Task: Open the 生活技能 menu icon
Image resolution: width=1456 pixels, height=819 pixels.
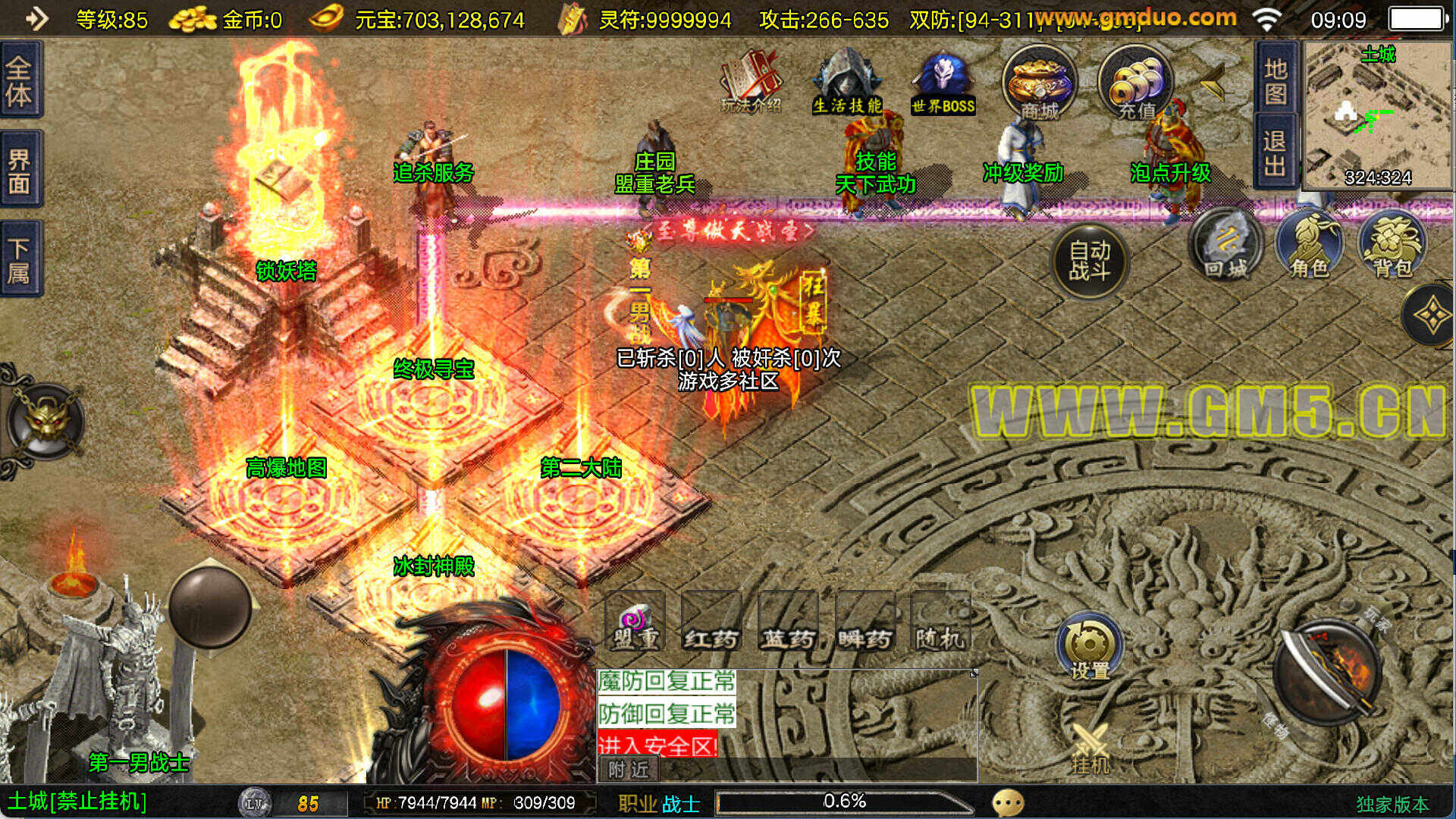Action: pos(847,82)
